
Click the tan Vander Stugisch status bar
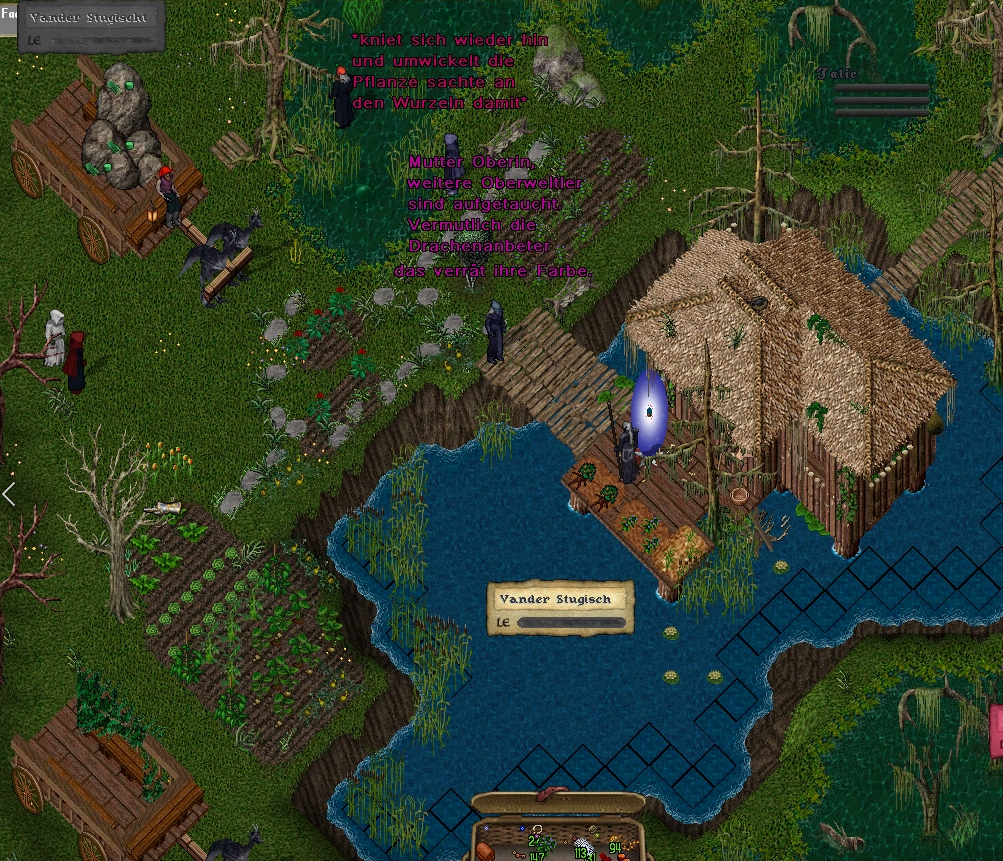(560, 609)
